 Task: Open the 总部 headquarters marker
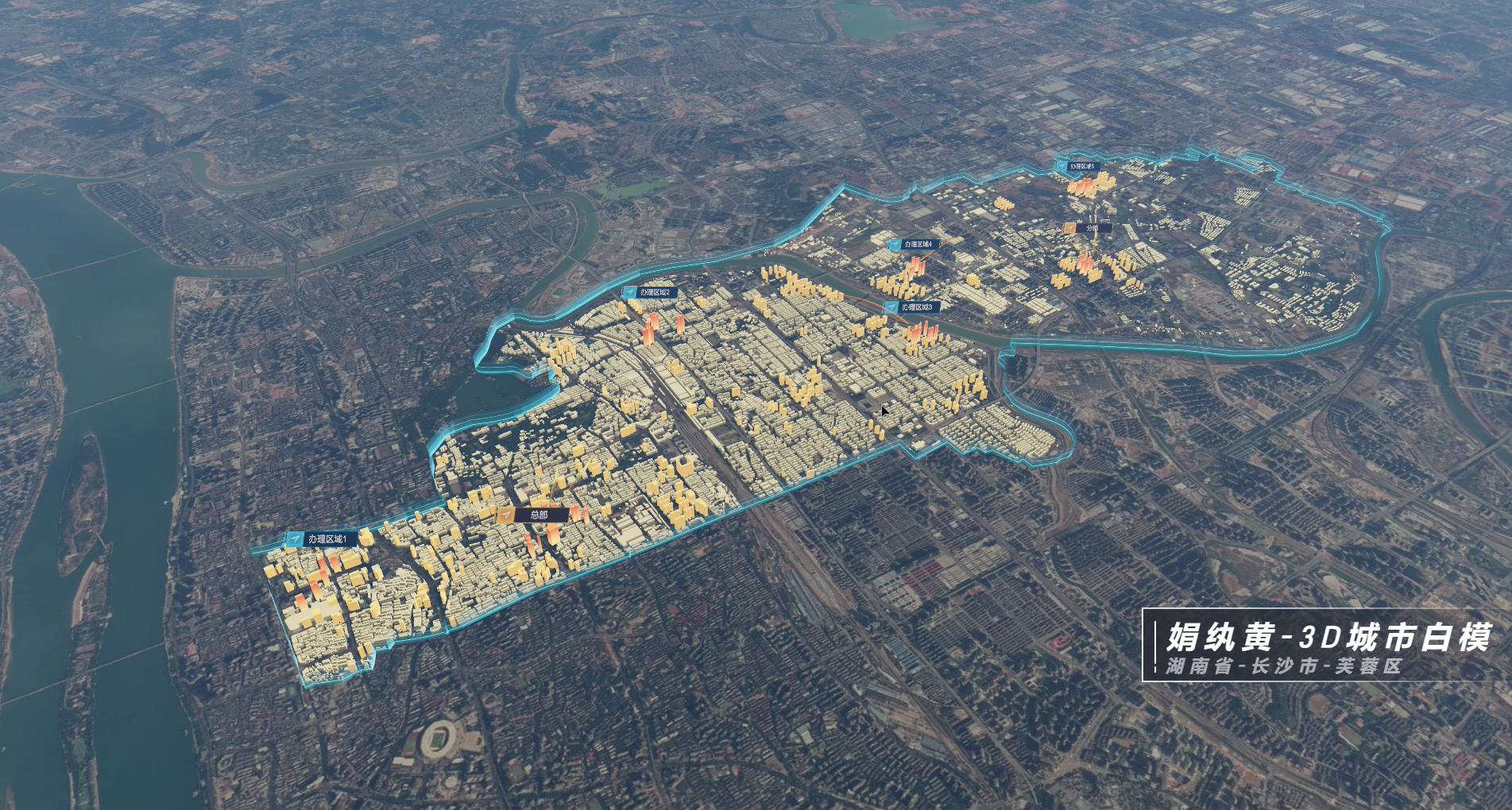[x=532, y=515]
